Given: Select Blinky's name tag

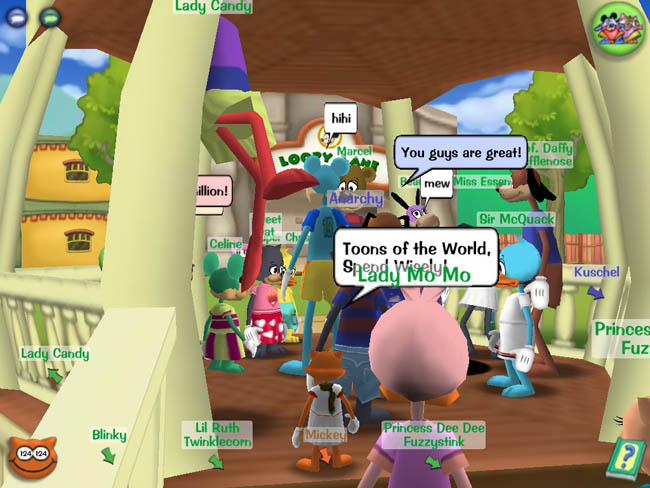Looking at the screenshot, I should pyautogui.click(x=109, y=436).
